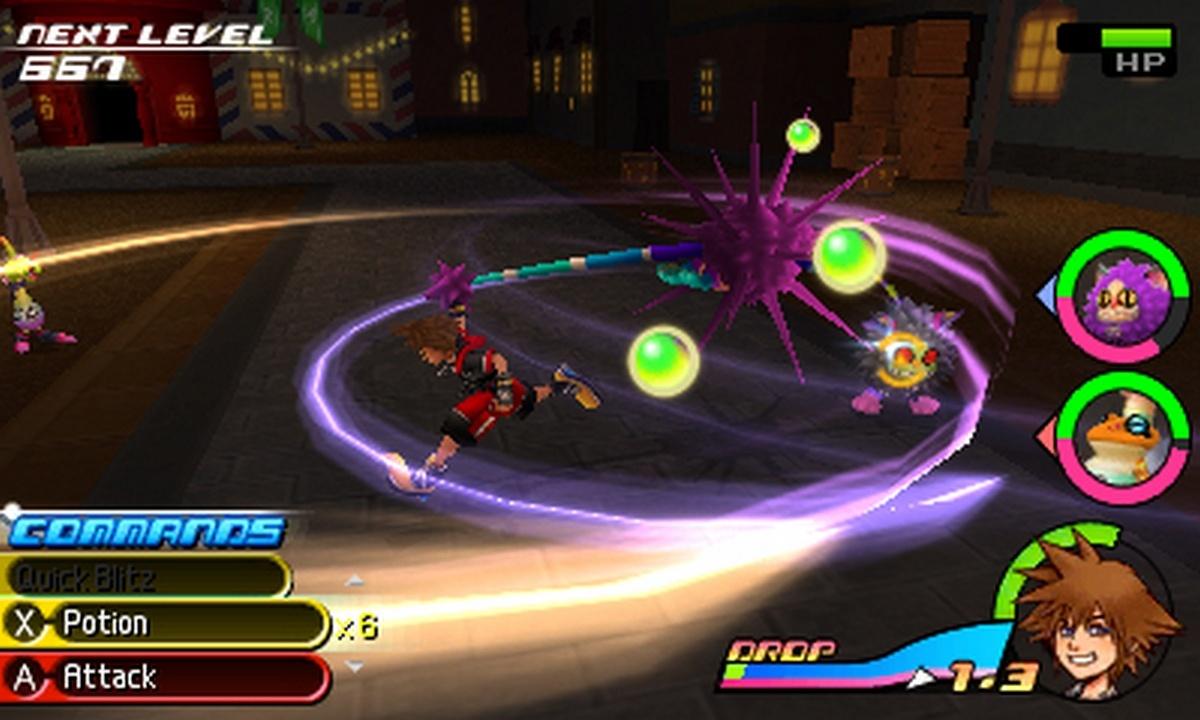
Task: Select the Potion command
Action: point(165,624)
